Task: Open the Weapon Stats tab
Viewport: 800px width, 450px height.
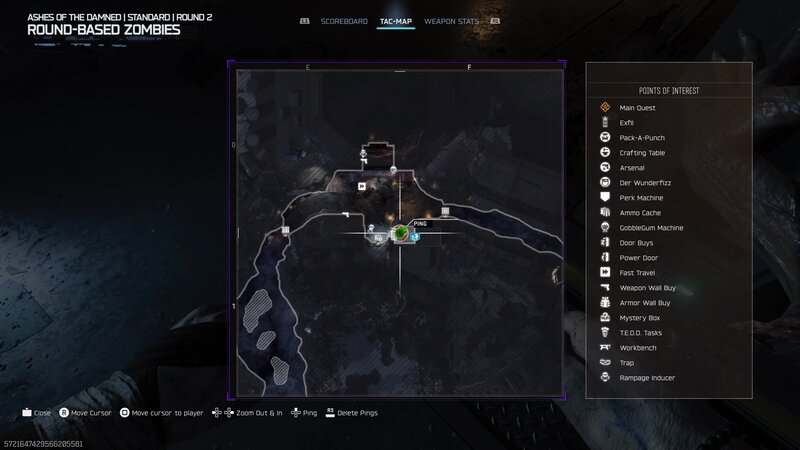Action: point(449,21)
